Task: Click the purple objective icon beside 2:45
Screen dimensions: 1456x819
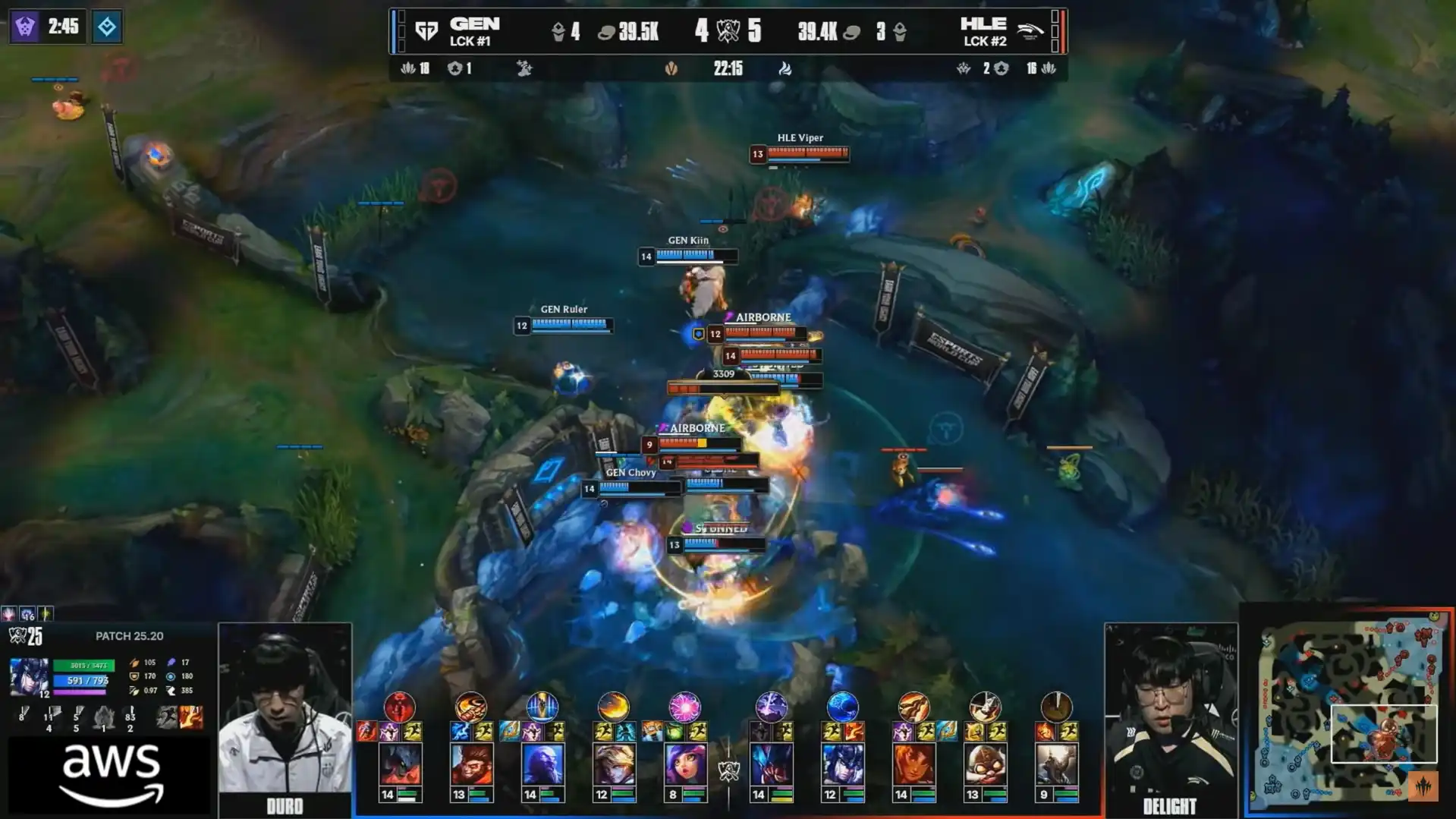Action: tap(25, 27)
